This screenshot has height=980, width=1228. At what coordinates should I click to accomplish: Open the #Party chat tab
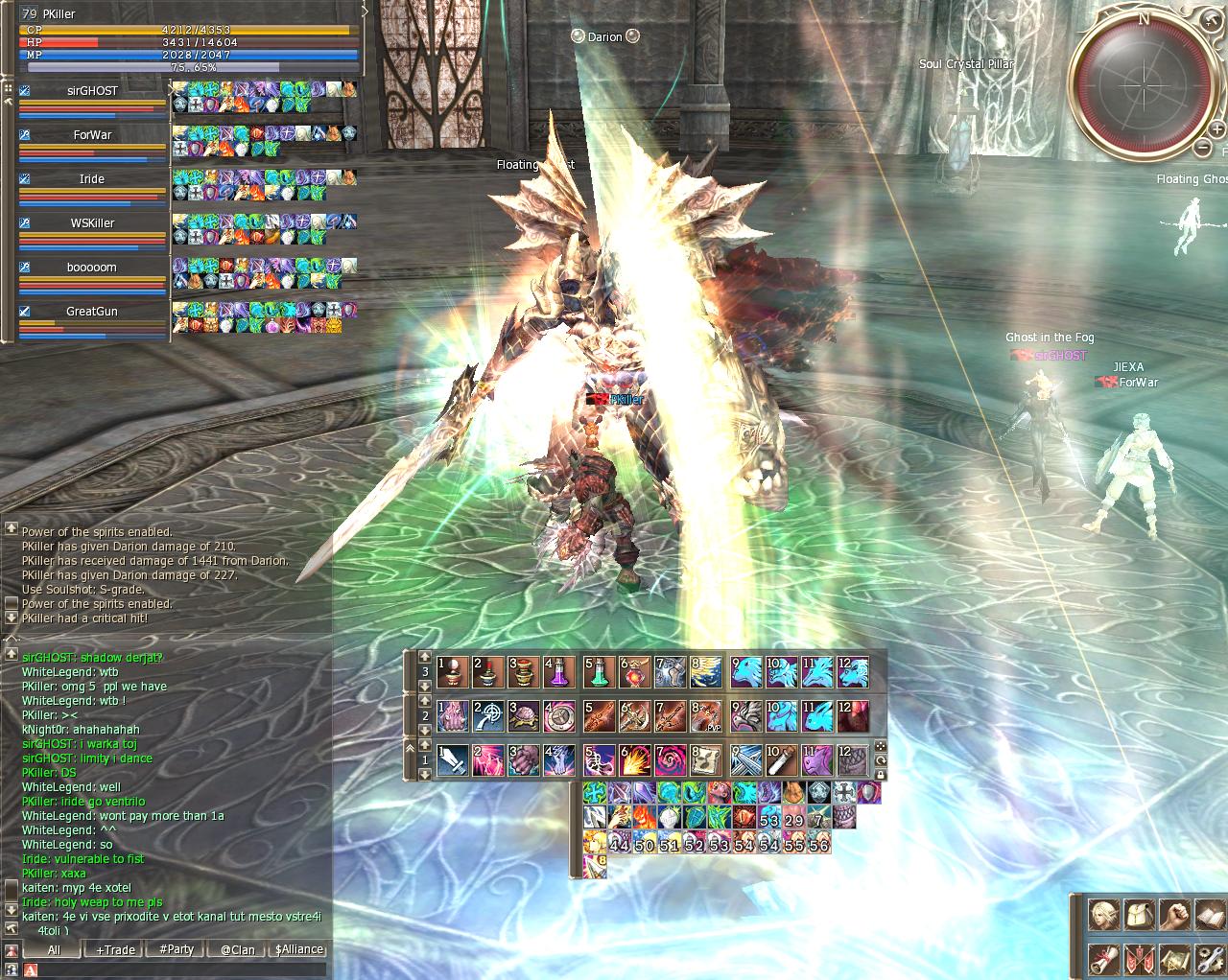click(x=177, y=949)
